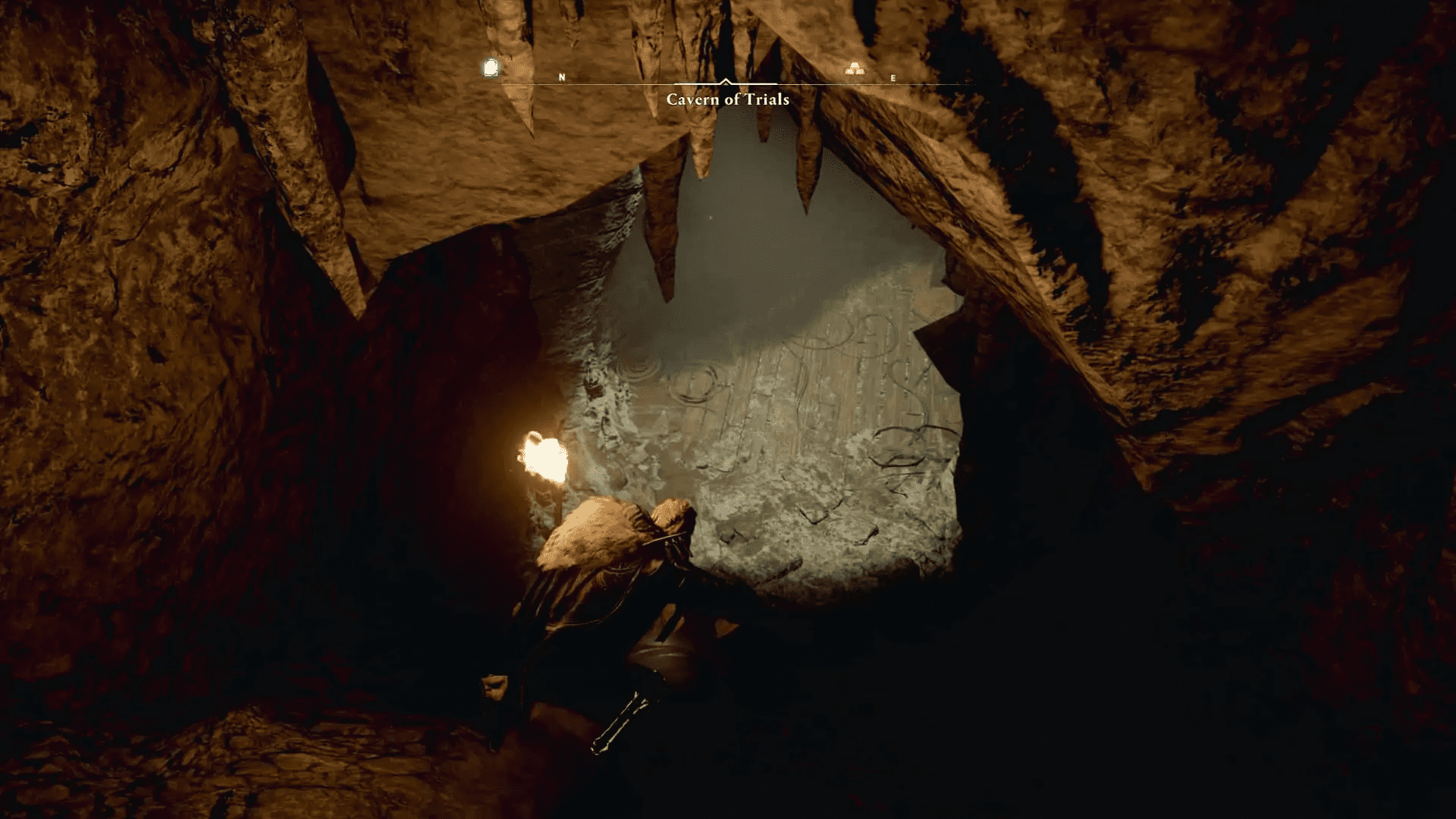Click the "E" cardinal marker on the compass
This screenshot has width=1456, height=819.
(893, 76)
